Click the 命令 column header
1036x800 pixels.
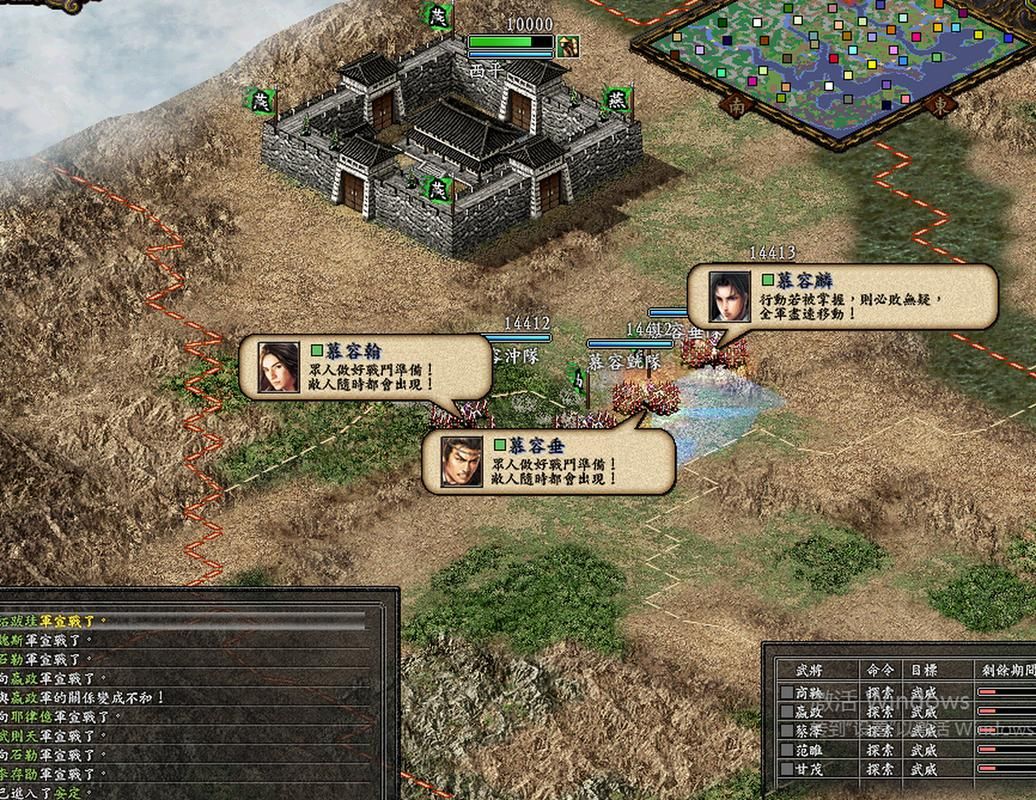pos(866,669)
